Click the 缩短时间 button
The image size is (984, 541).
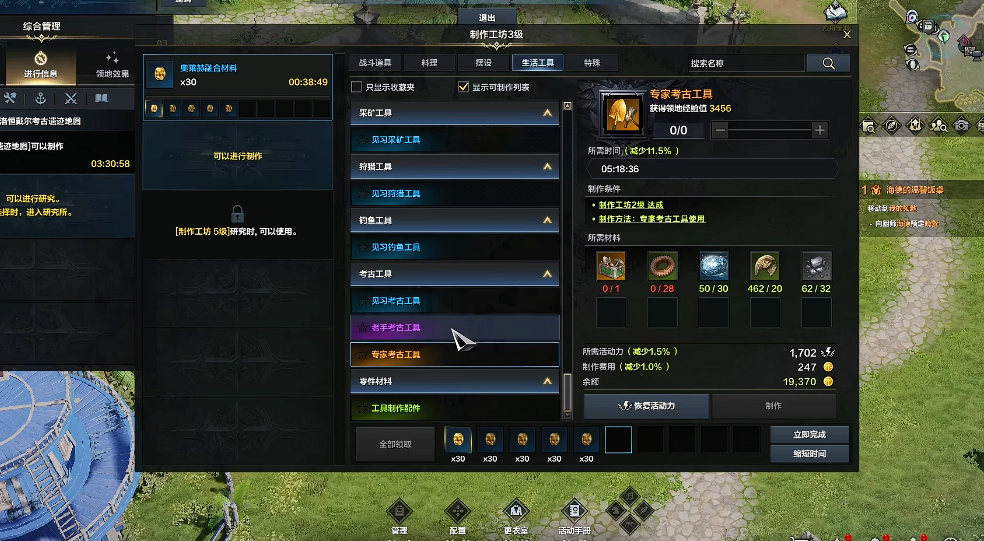(x=809, y=454)
